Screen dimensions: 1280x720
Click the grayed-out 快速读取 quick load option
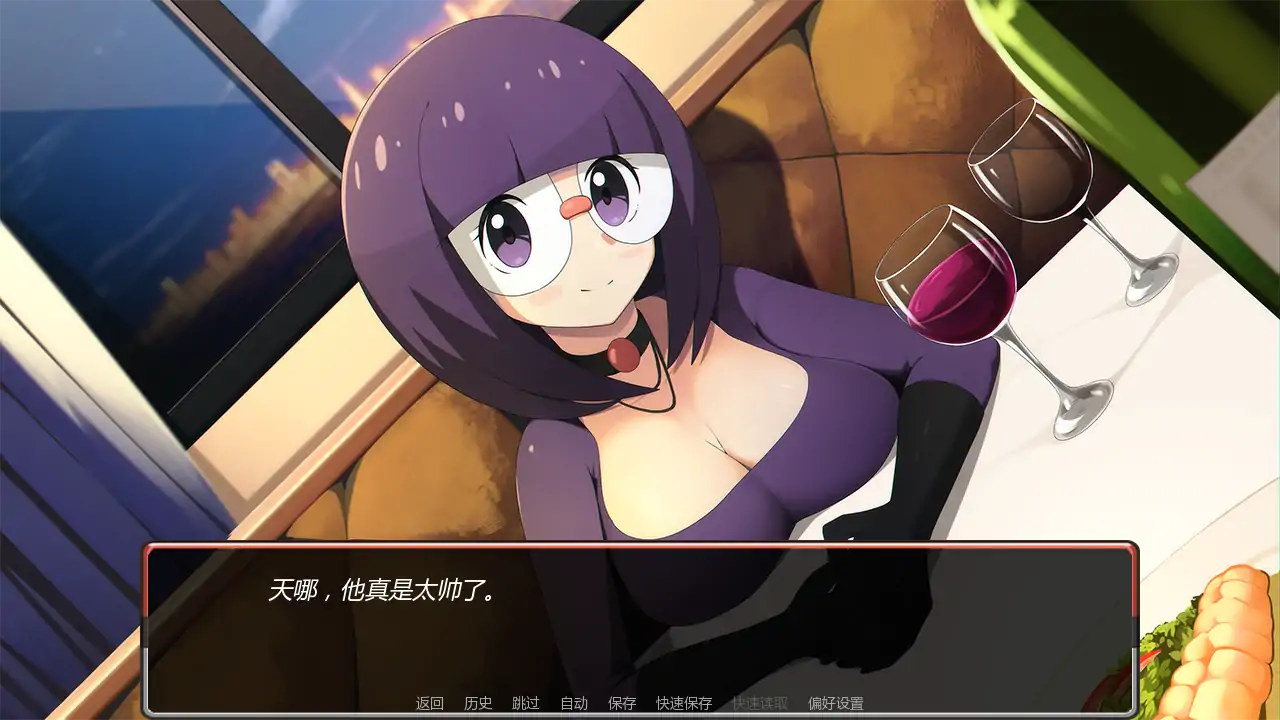click(x=761, y=703)
